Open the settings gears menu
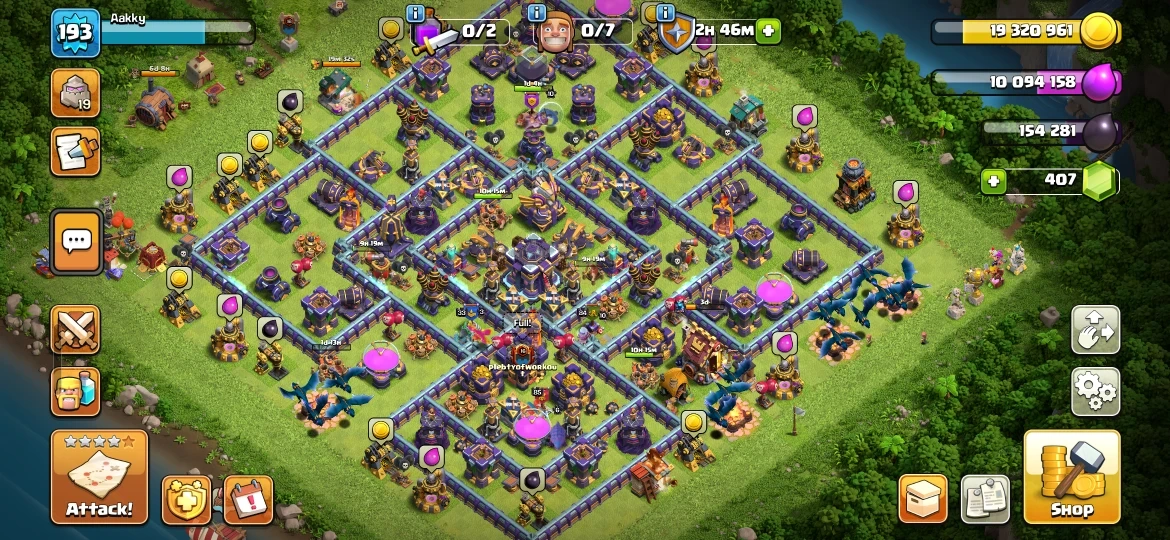This screenshot has width=1170, height=540. click(x=1095, y=391)
